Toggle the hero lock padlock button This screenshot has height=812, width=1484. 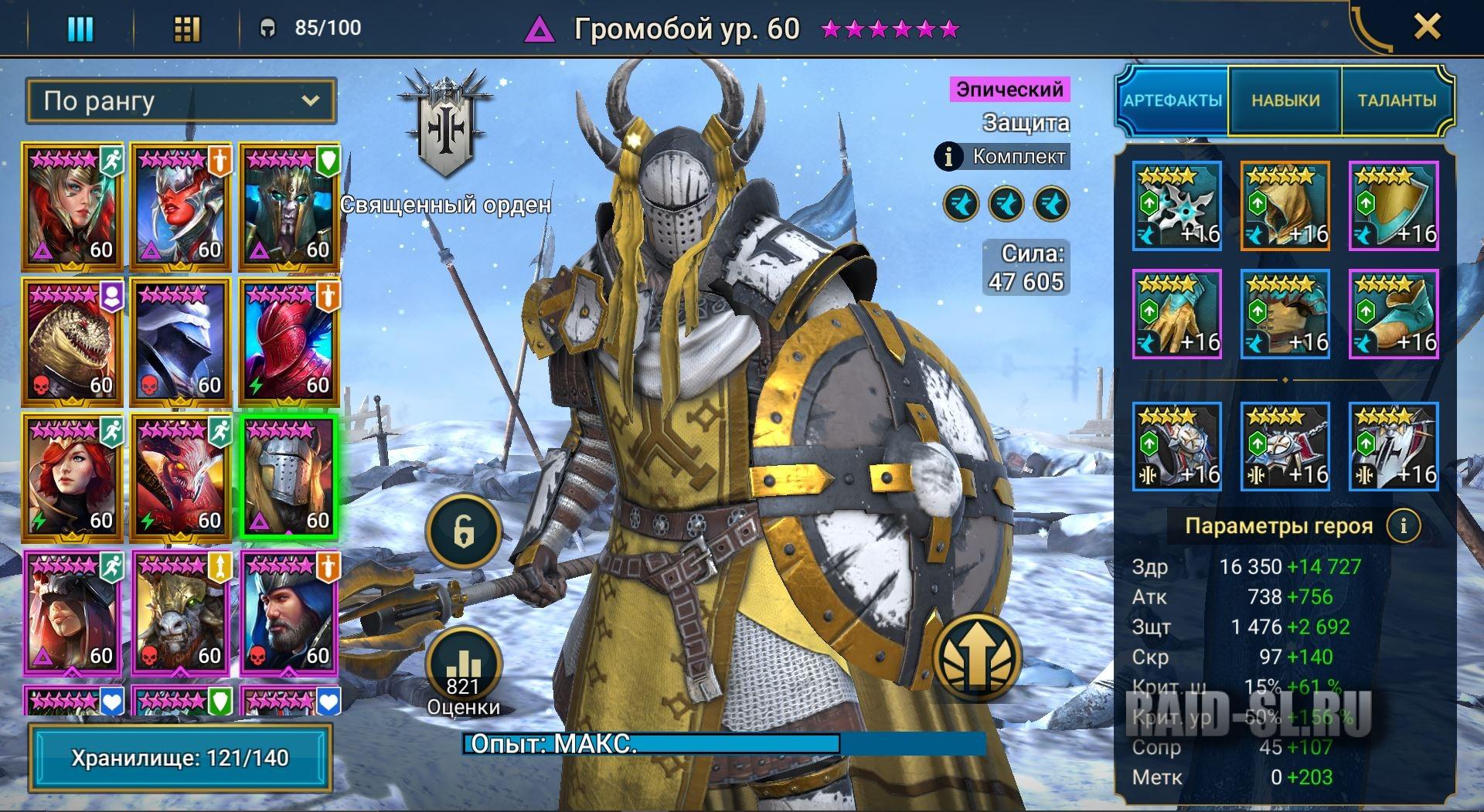coord(463,532)
